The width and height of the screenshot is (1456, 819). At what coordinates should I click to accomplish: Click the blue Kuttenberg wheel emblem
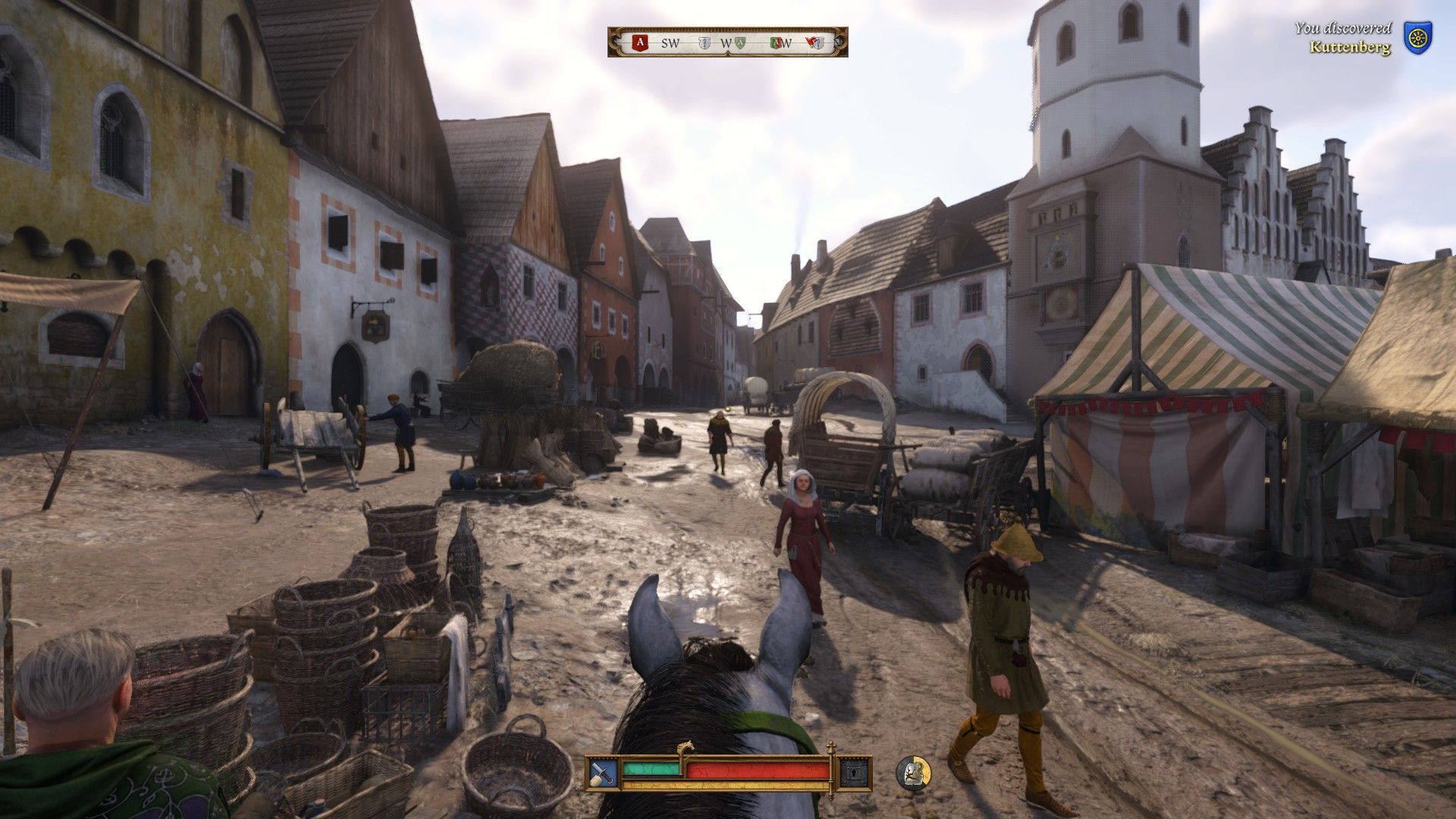[1415, 37]
